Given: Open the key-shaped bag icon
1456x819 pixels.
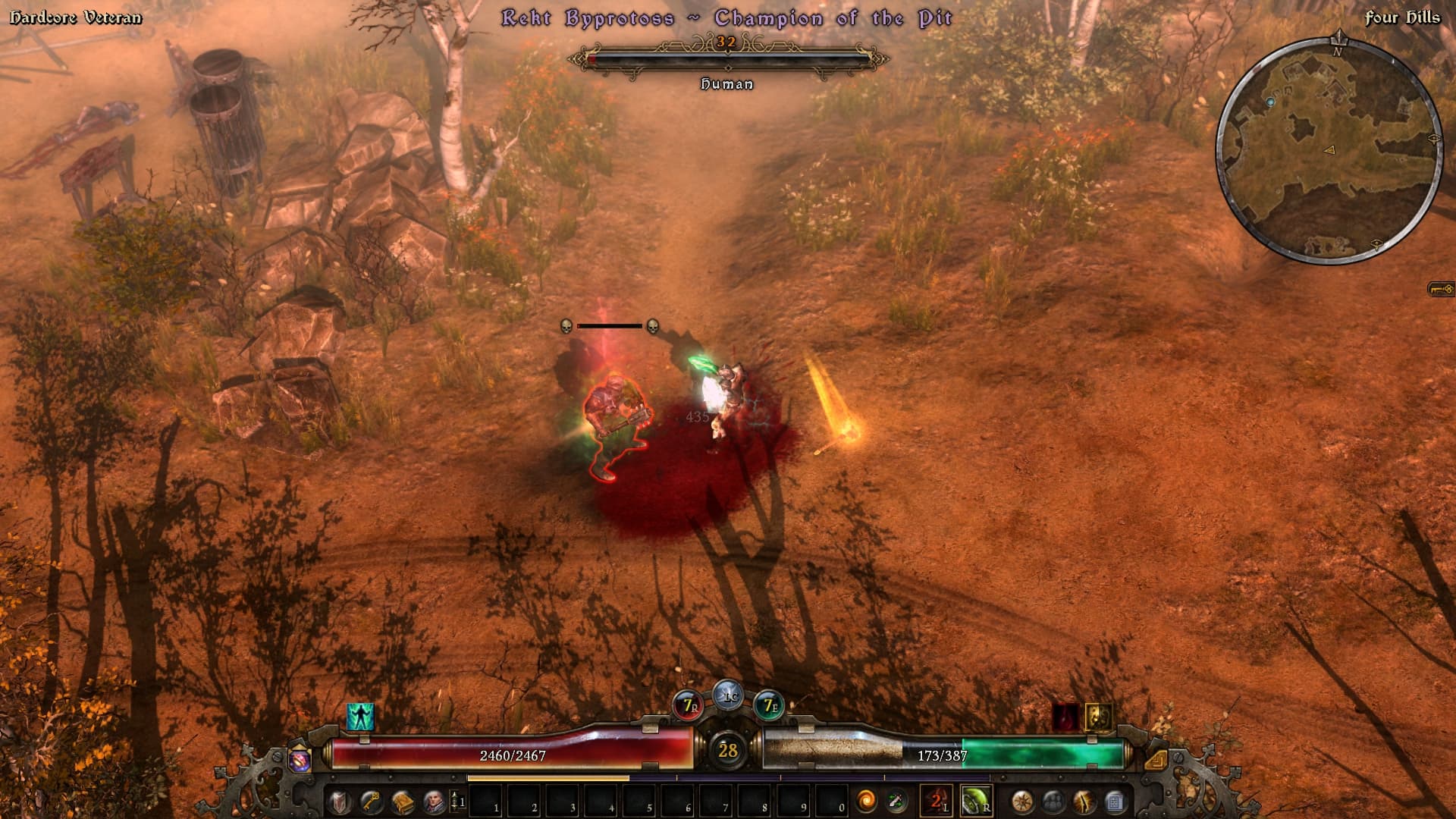Looking at the screenshot, I should click(x=371, y=801).
